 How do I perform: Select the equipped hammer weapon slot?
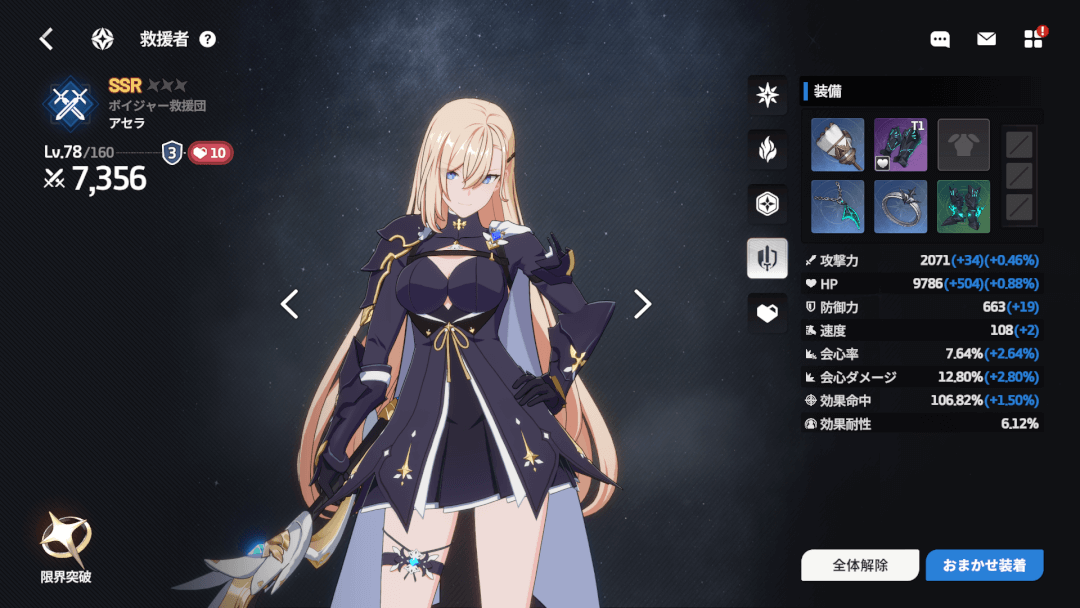pos(836,145)
